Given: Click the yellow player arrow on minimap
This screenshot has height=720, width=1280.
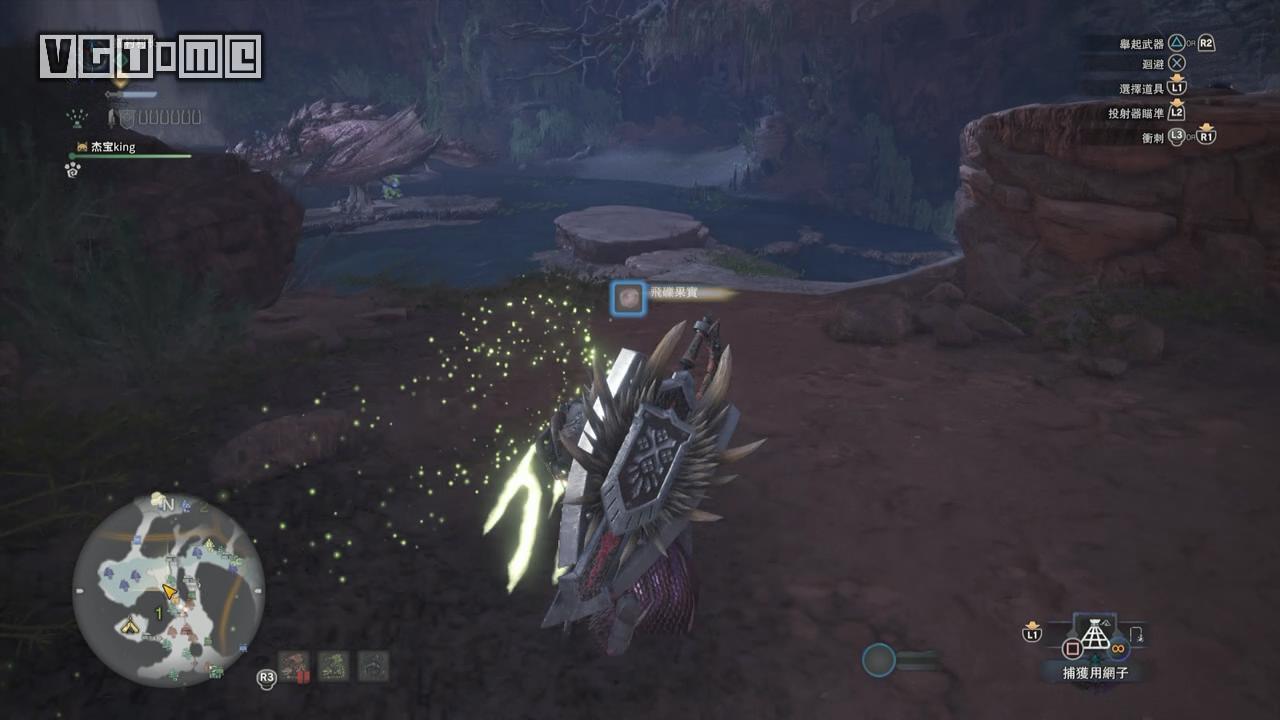Looking at the screenshot, I should click(170, 593).
